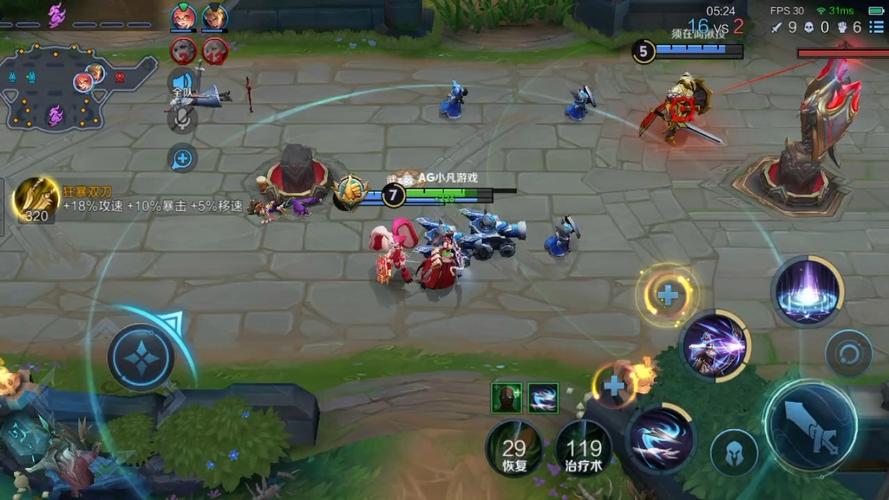Tap the virtual movement joystick
The height and width of the screenshot is (500, 889).
141,356
